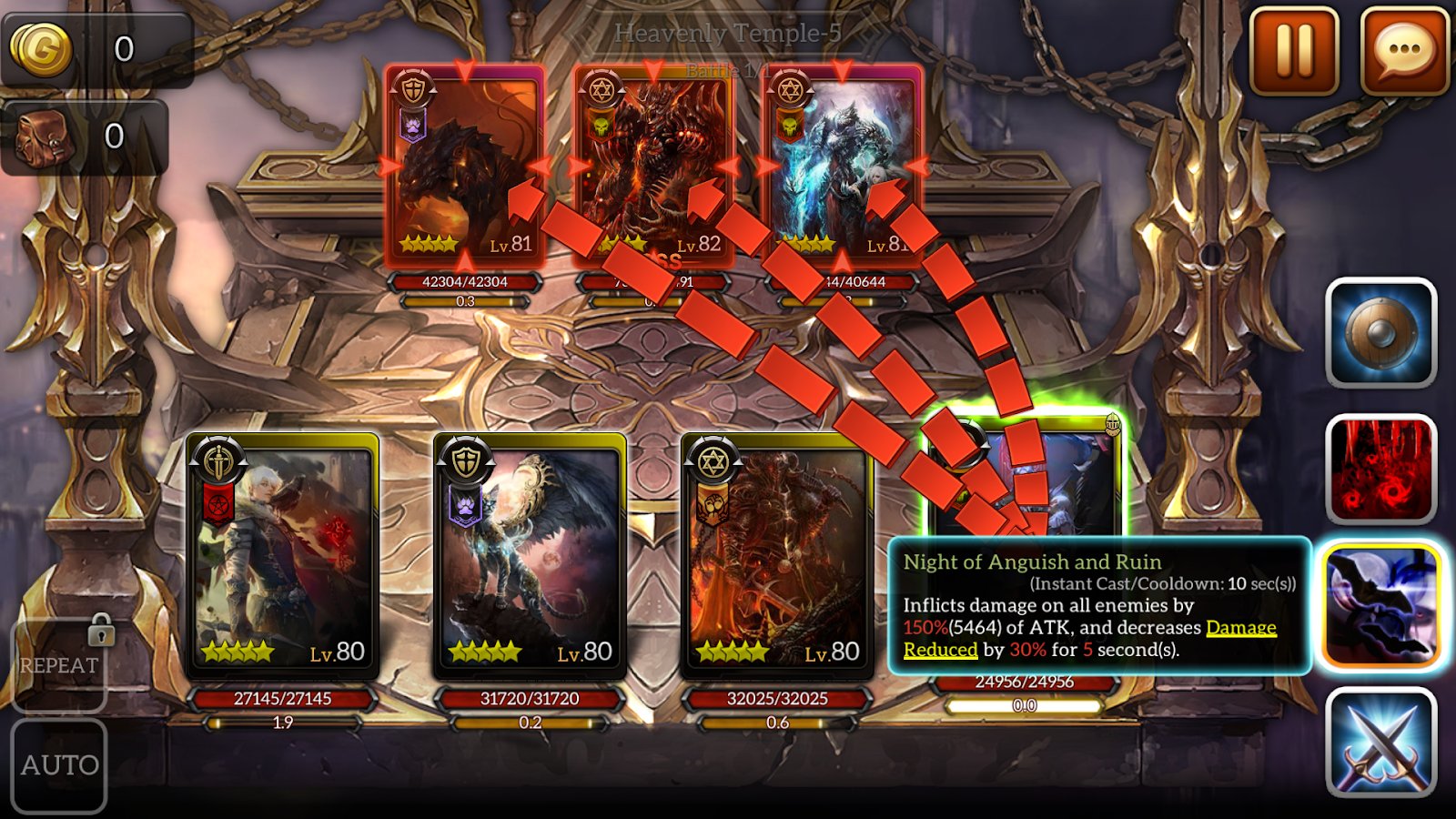Click the skull emblem on the Lv.82 boss

(x=602, y=126)
